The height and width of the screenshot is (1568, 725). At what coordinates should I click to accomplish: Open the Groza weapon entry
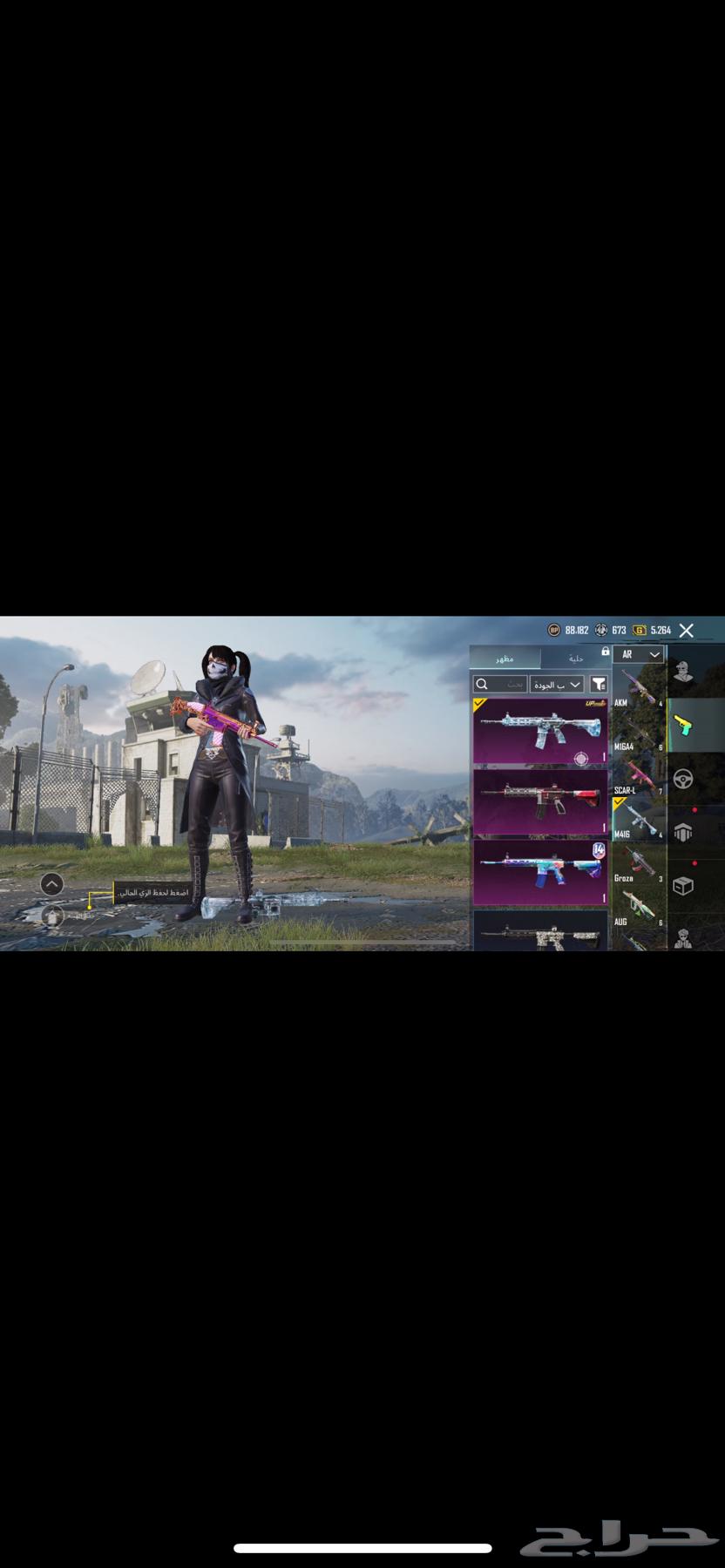[638, 864]
